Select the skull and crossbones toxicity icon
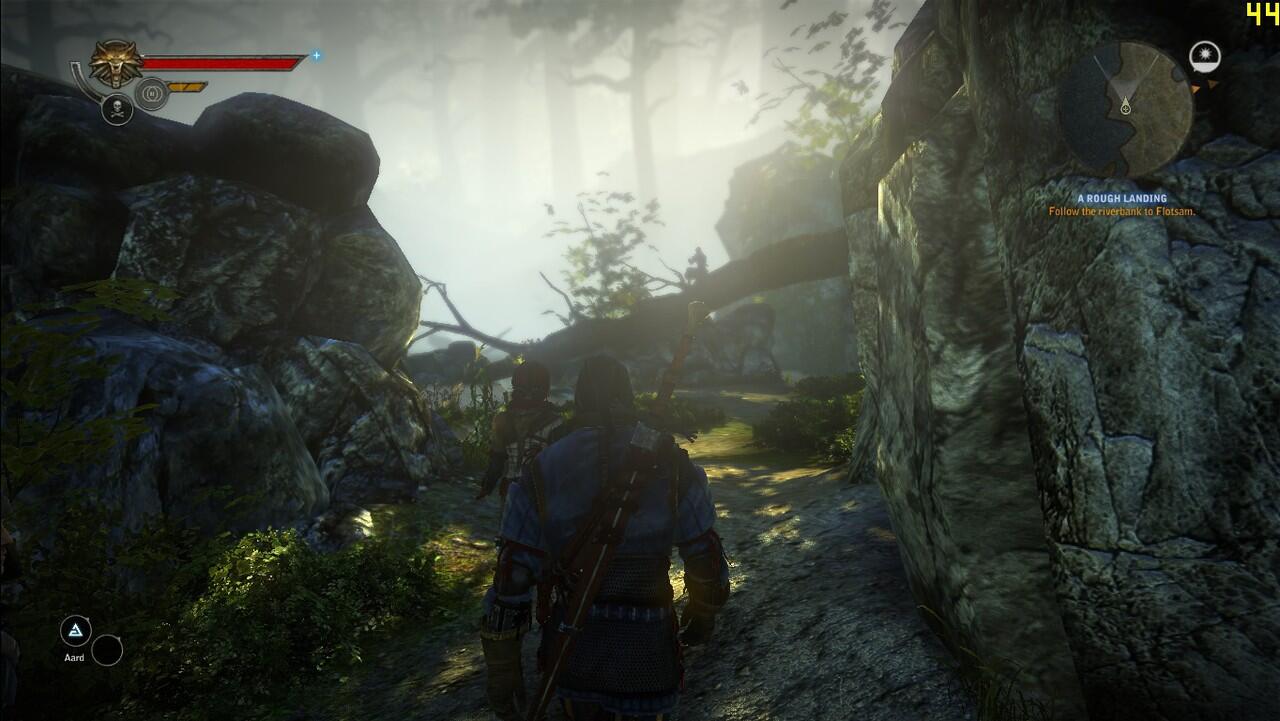 point(117,109)
